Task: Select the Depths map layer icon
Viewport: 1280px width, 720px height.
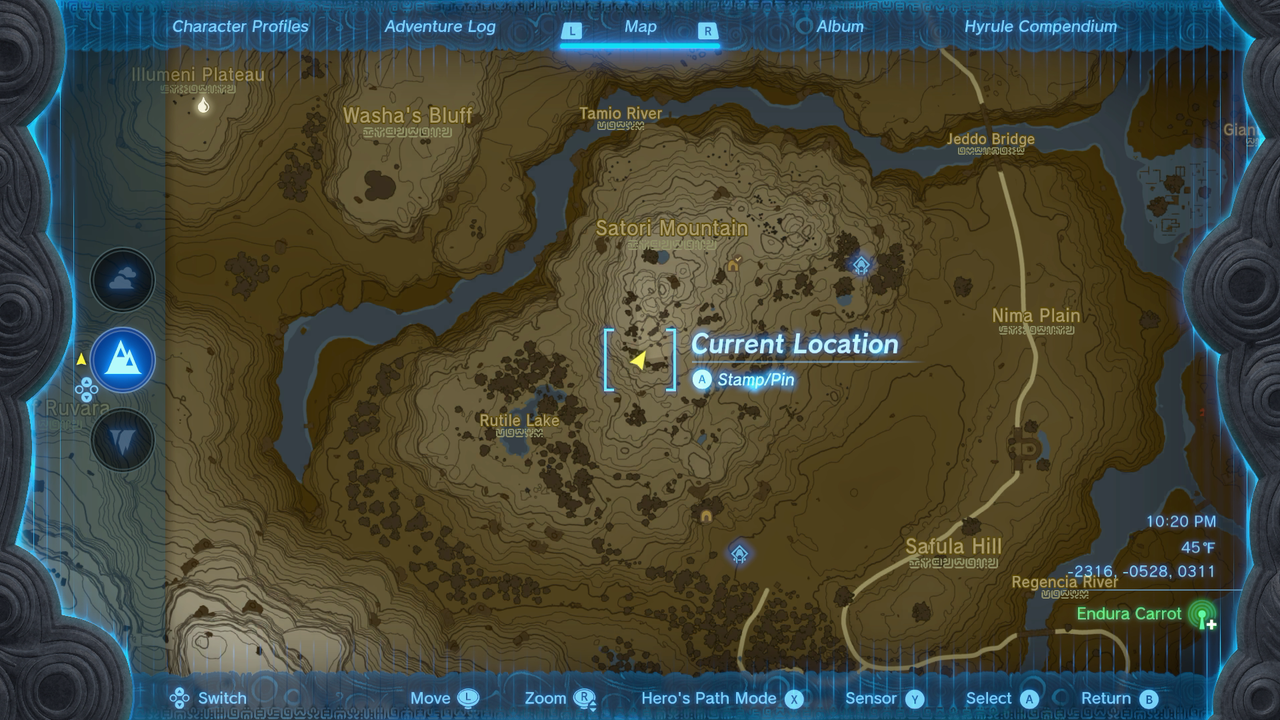Action: 124,438
